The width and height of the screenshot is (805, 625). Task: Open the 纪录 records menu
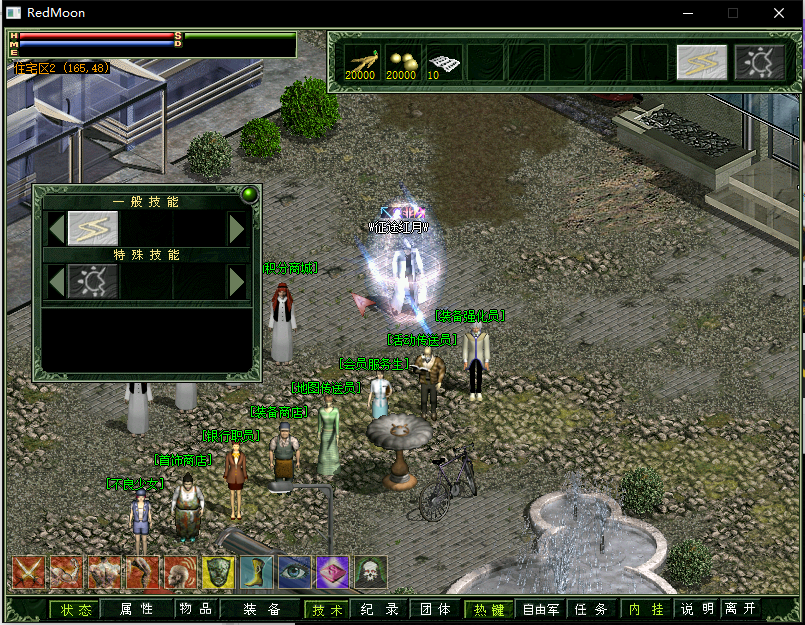pyautogui.click(x=379, y=609)
